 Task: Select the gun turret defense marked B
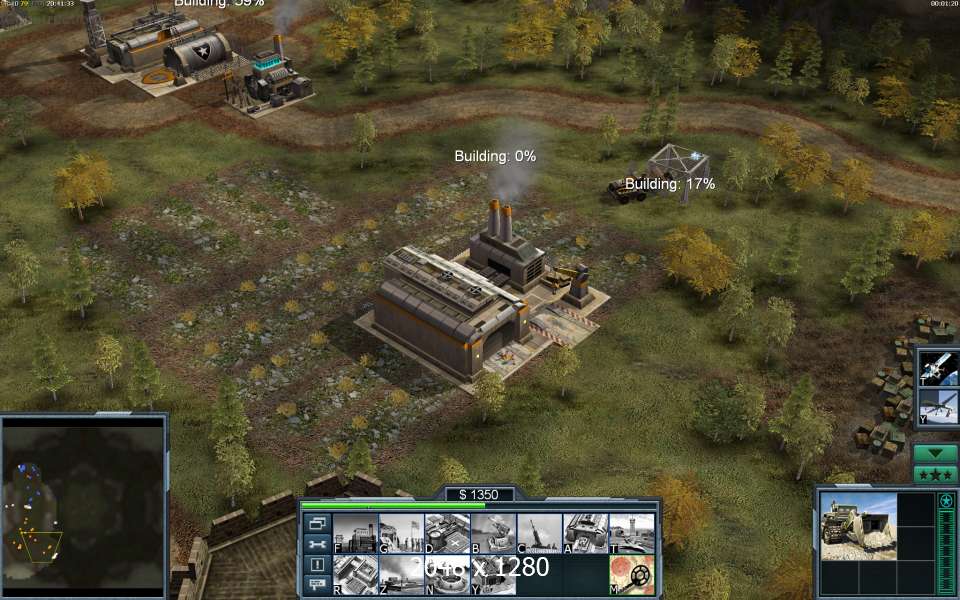[x=493, y=533]
